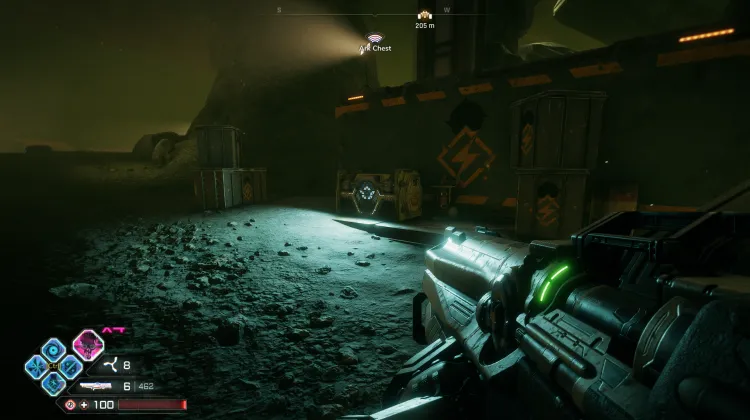Screen dimensions: 750x420
Task: Select the wingstick boomerang icon
Action: [x=109, y=366]
